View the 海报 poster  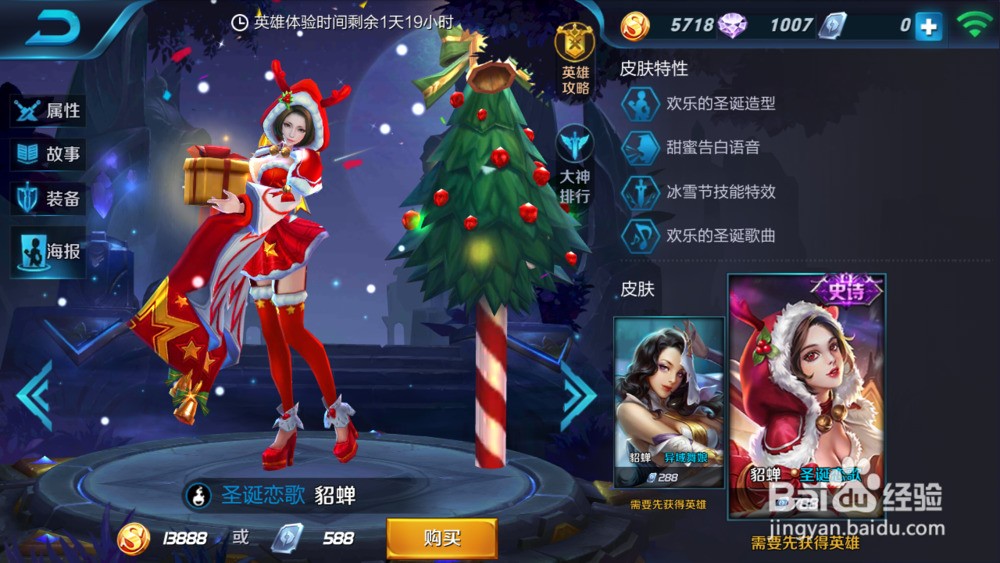click(x=48, y=251)
